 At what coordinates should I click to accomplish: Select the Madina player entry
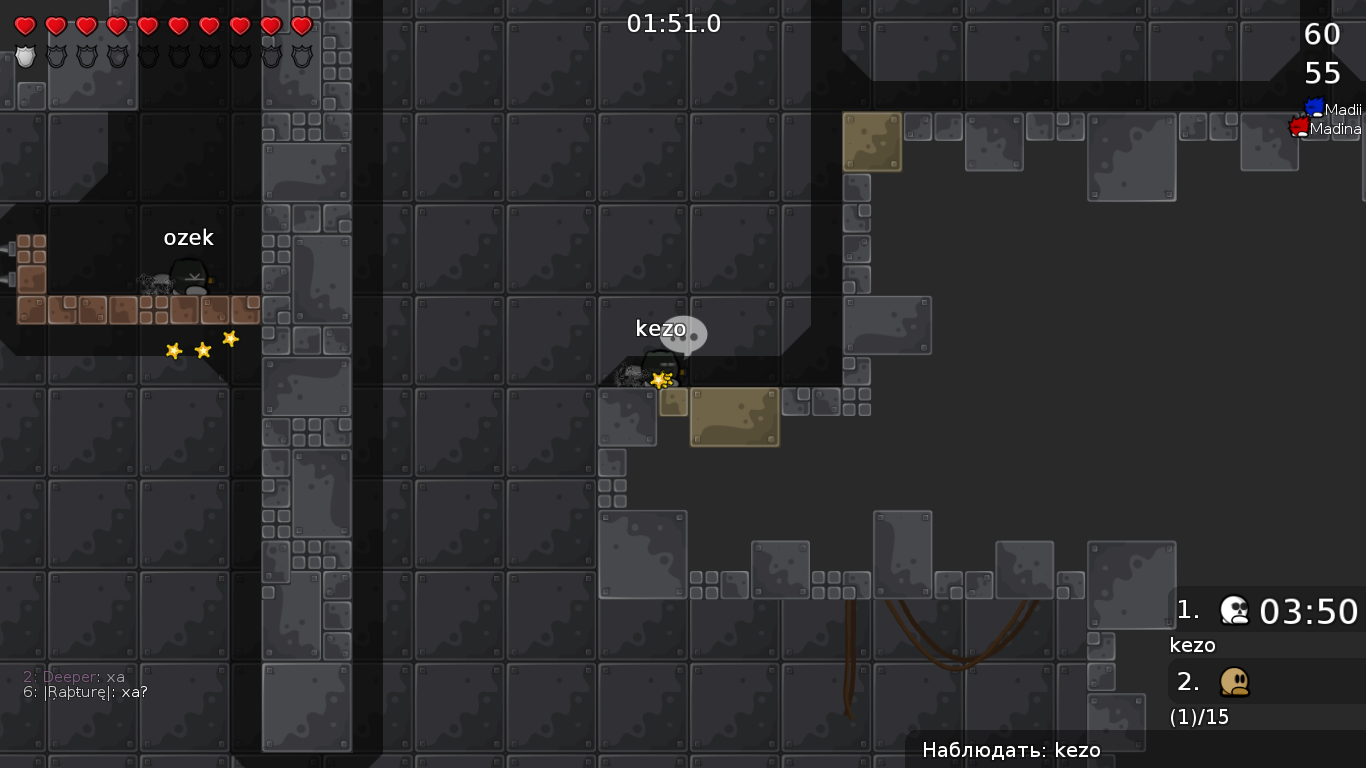tap(1327, 128)
